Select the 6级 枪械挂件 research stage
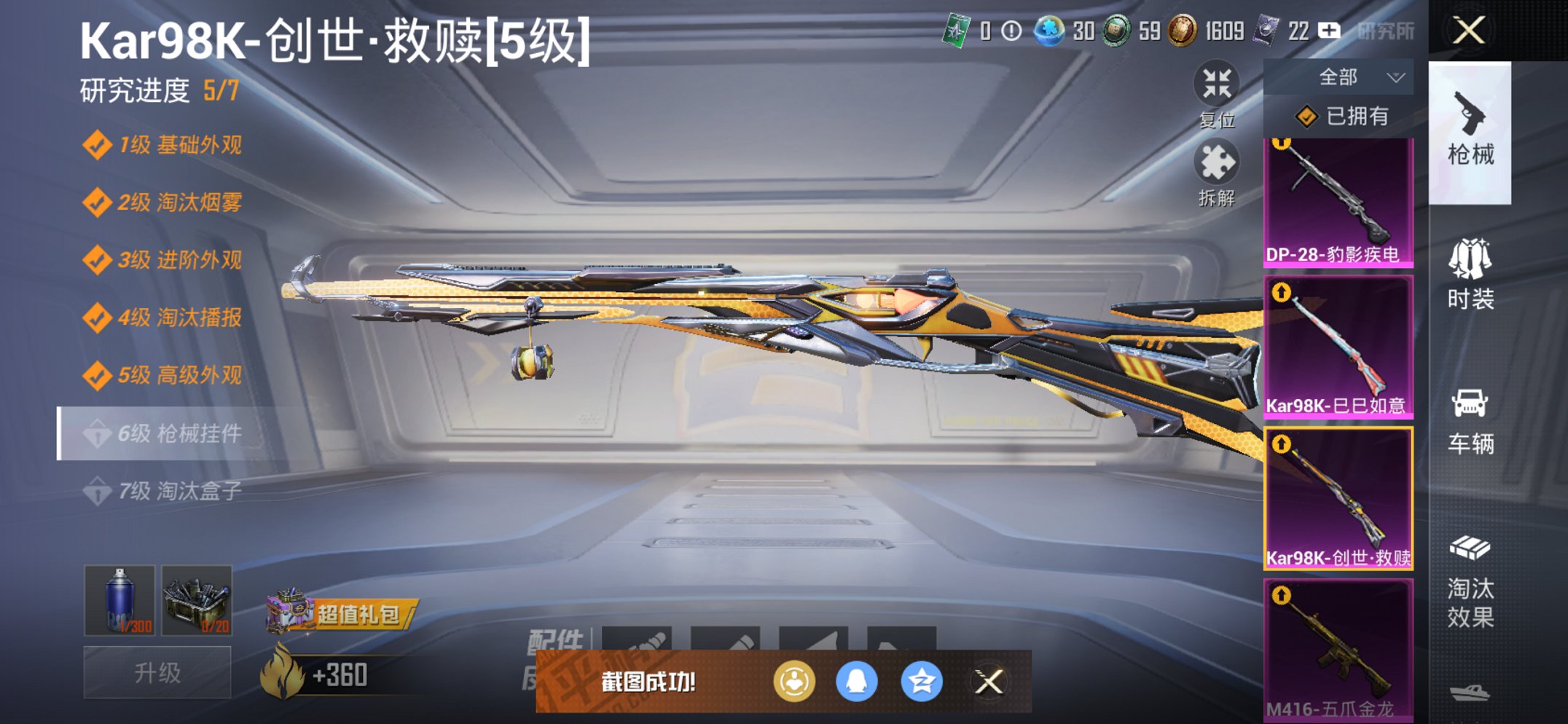 click(x=168, y=433)
